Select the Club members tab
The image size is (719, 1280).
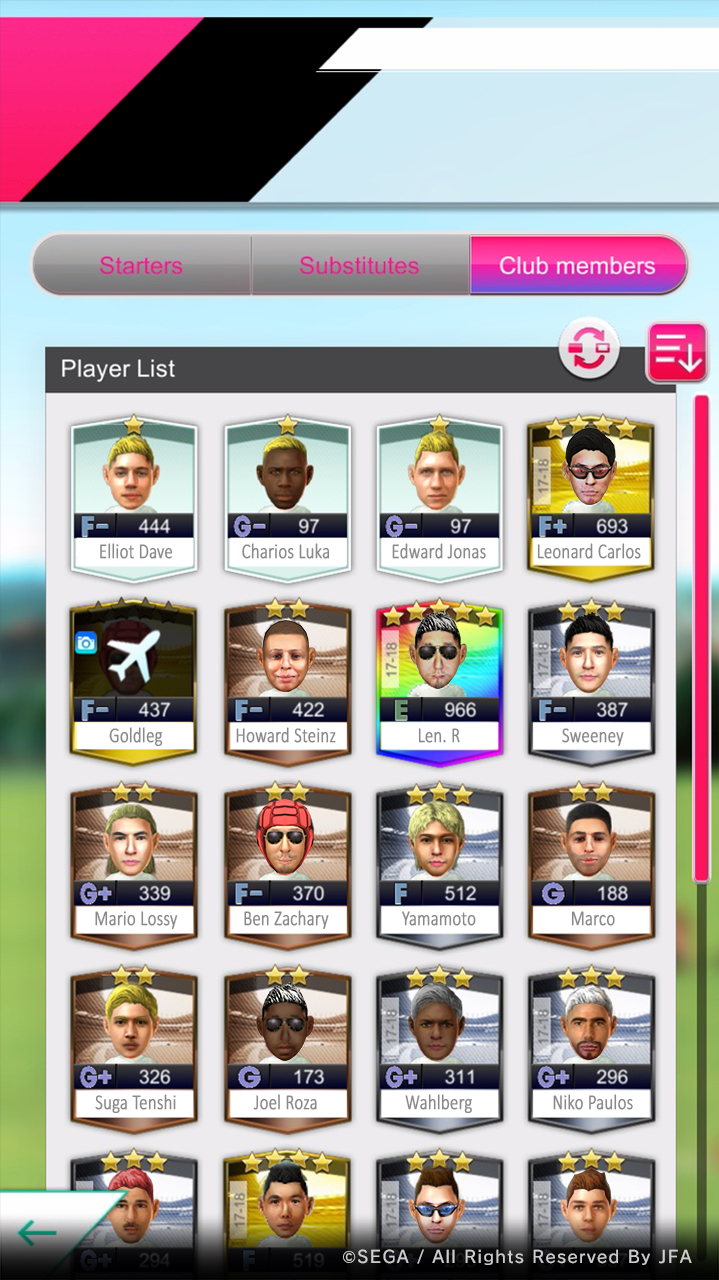(x=577, y=266)
